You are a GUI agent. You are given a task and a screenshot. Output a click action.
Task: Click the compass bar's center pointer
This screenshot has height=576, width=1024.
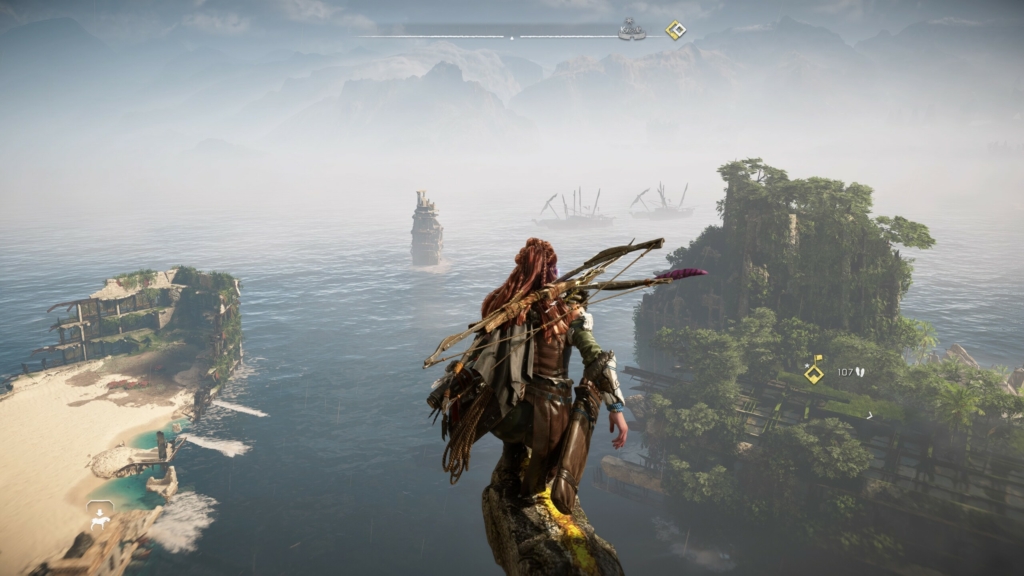[x=512, y=38]
